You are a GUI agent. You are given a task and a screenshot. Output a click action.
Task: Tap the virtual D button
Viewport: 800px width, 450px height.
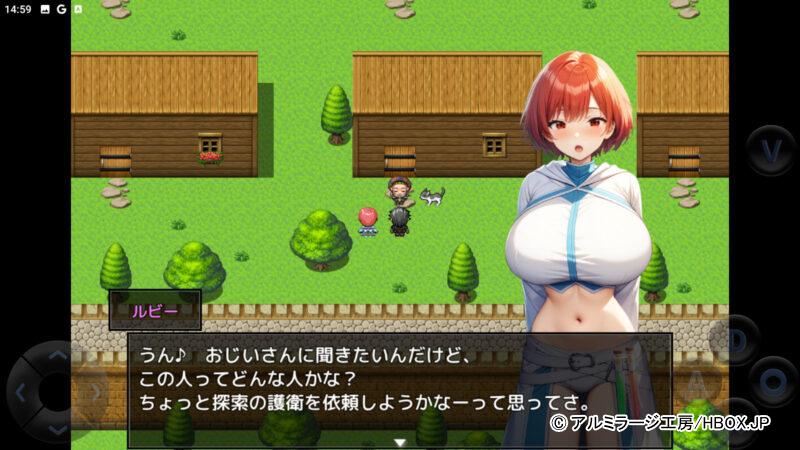(739, 339)
